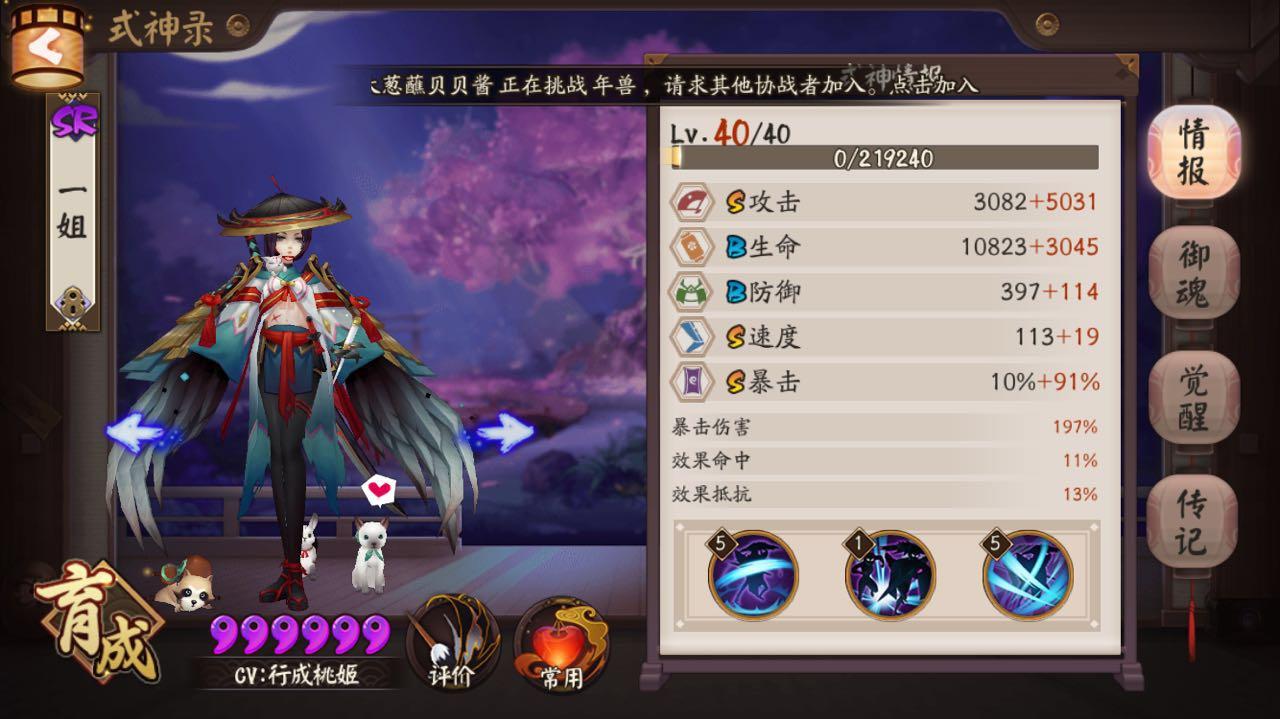Open the 御魂 soul tab

click(1193, 273)
